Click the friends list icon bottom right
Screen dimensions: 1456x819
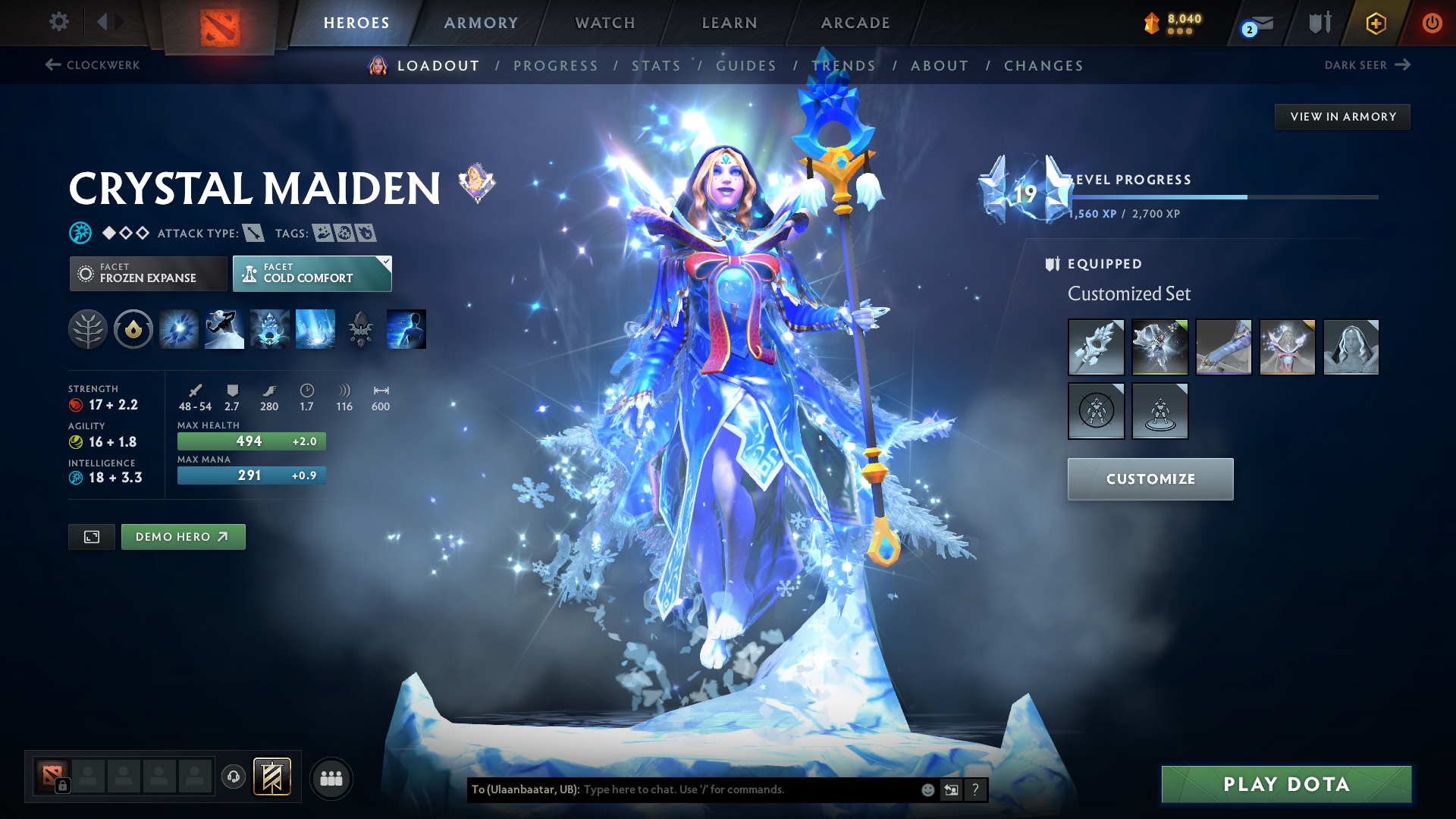click(x=331, y=777)
